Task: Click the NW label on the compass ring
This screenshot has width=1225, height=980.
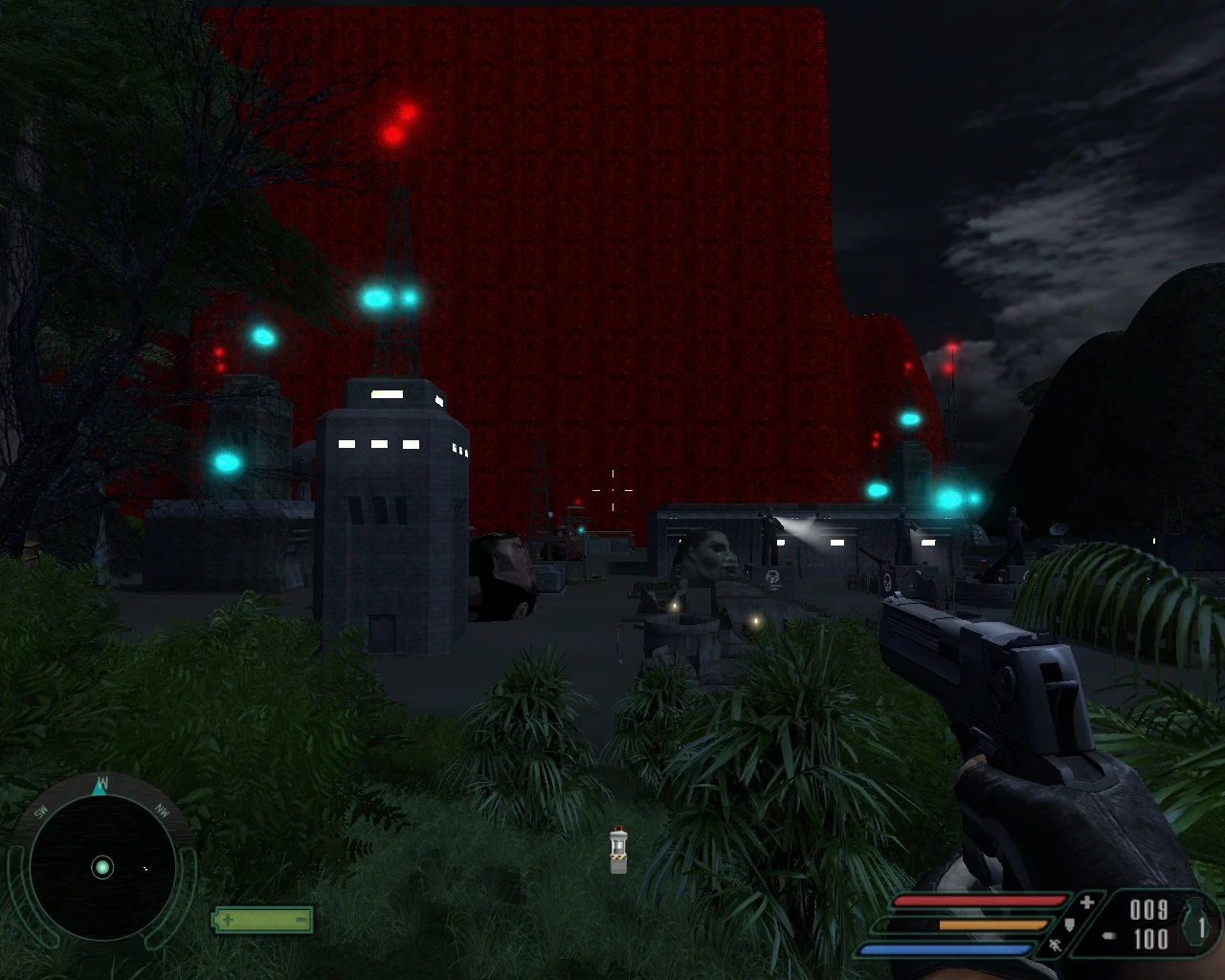Action: pos(161,812)
